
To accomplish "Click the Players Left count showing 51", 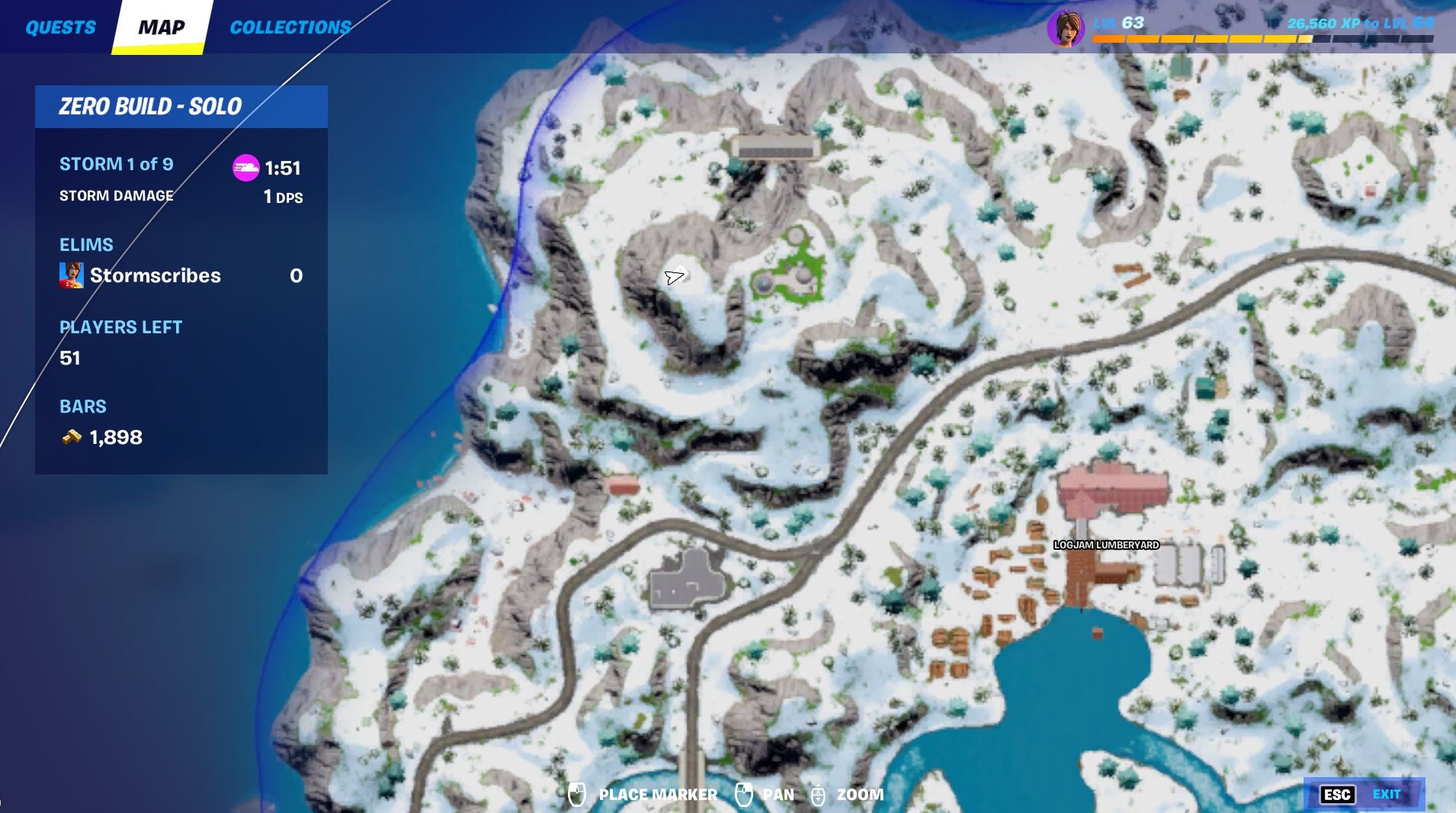I will coord(69,358).
